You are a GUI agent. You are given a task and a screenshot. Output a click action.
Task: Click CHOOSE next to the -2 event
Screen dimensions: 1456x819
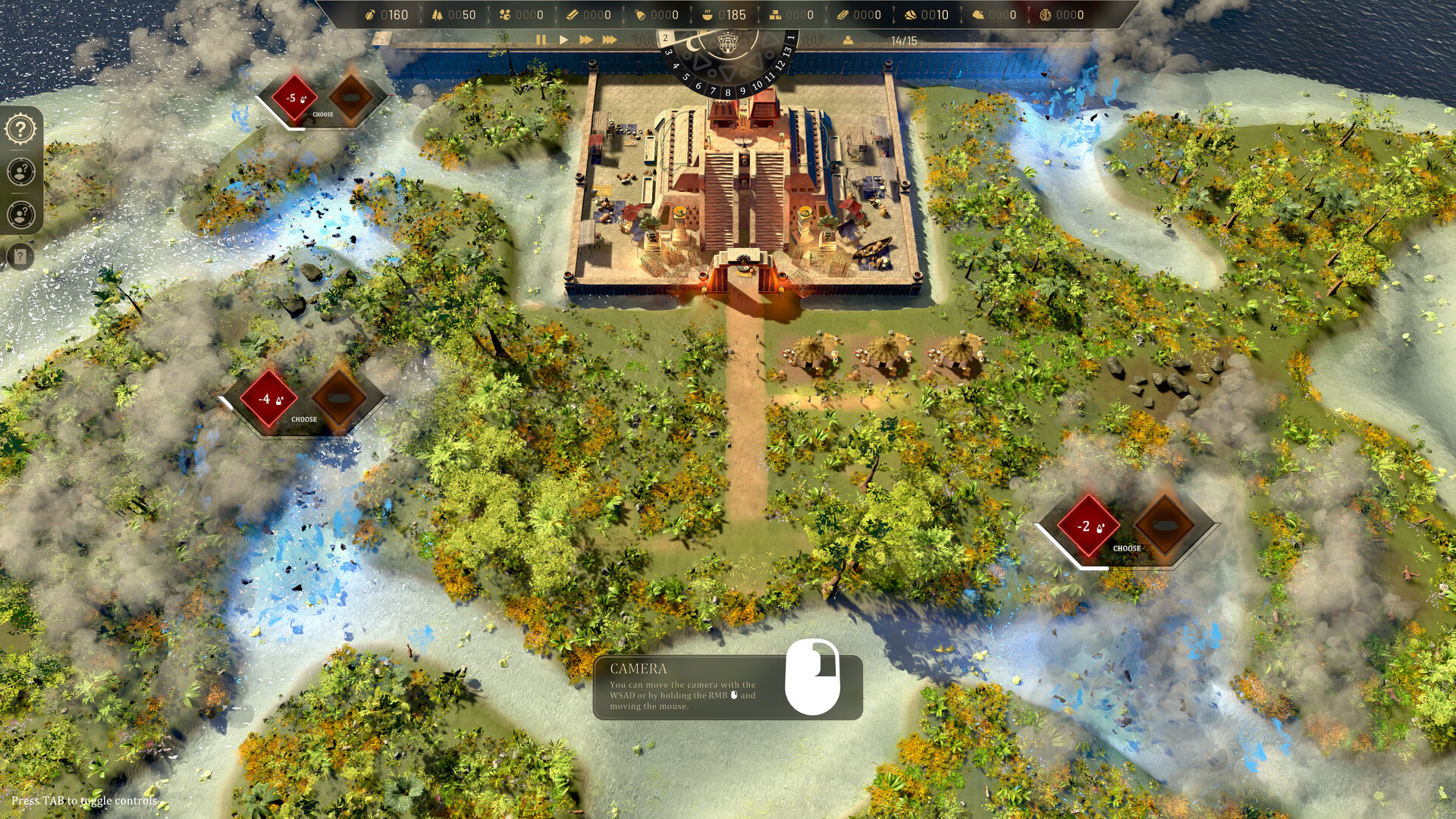pos(1128,548)
